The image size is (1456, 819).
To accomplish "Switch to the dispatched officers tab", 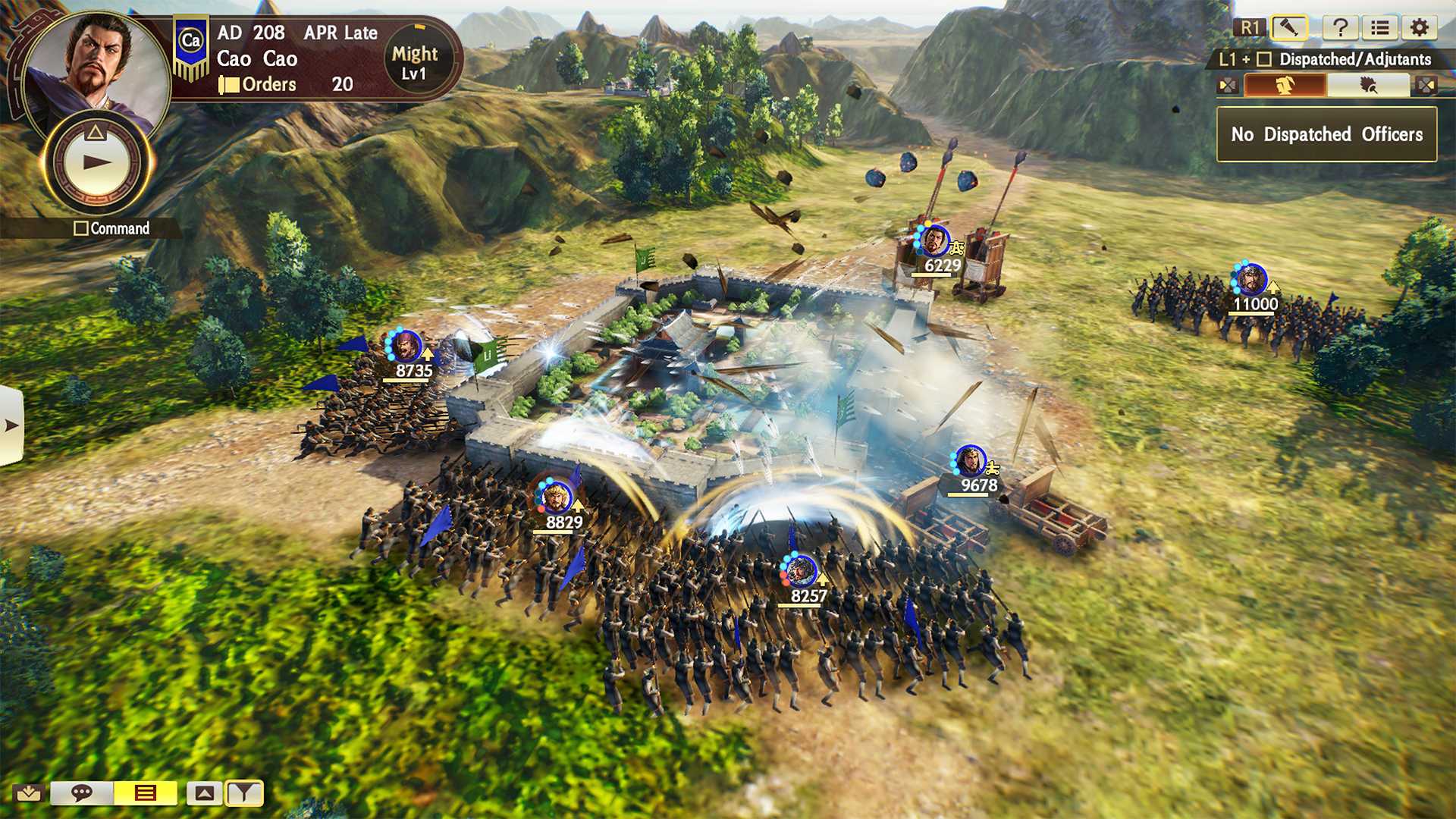I will [x=1285, y=85].
